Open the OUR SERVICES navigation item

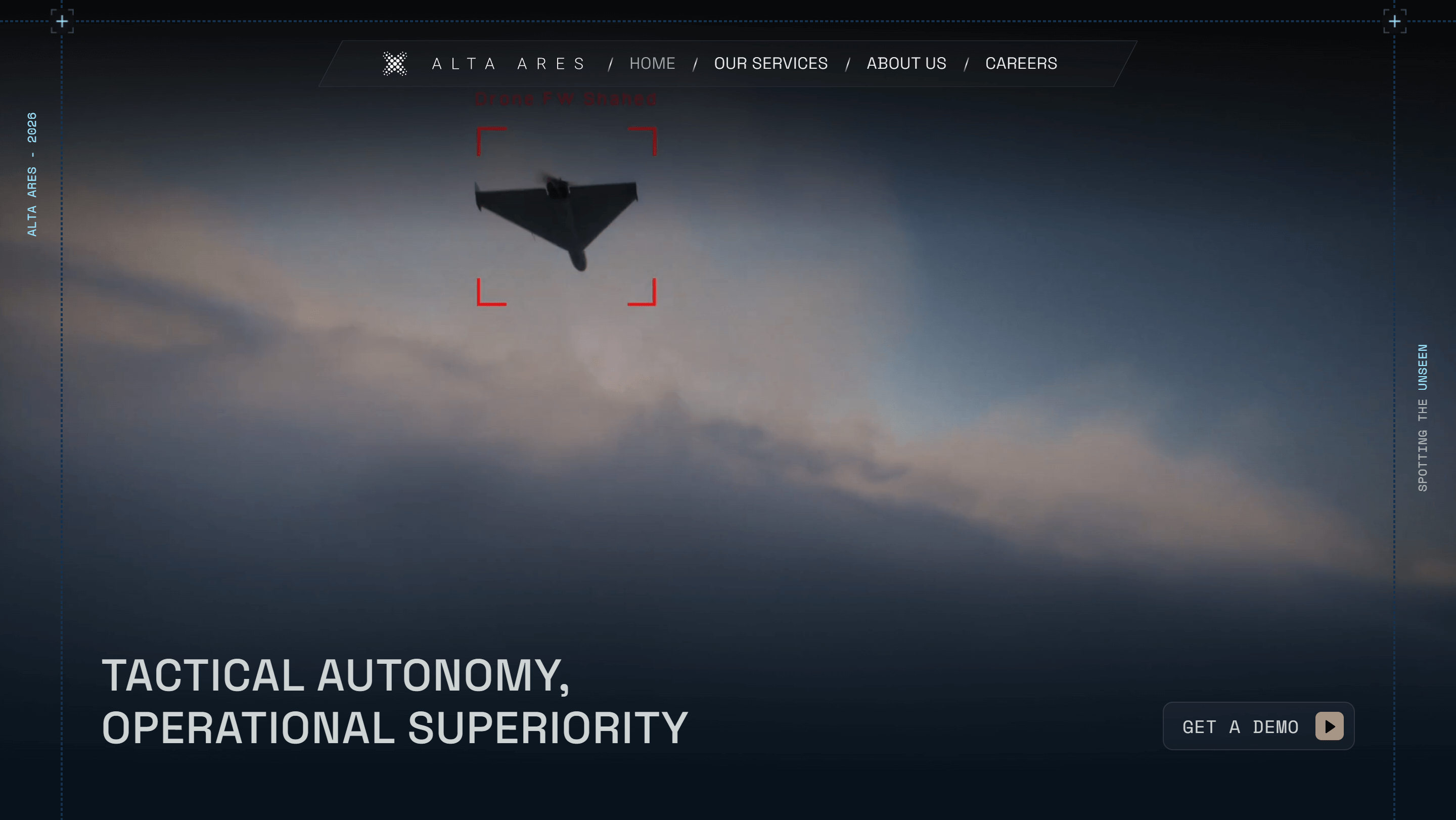point(771,63)
